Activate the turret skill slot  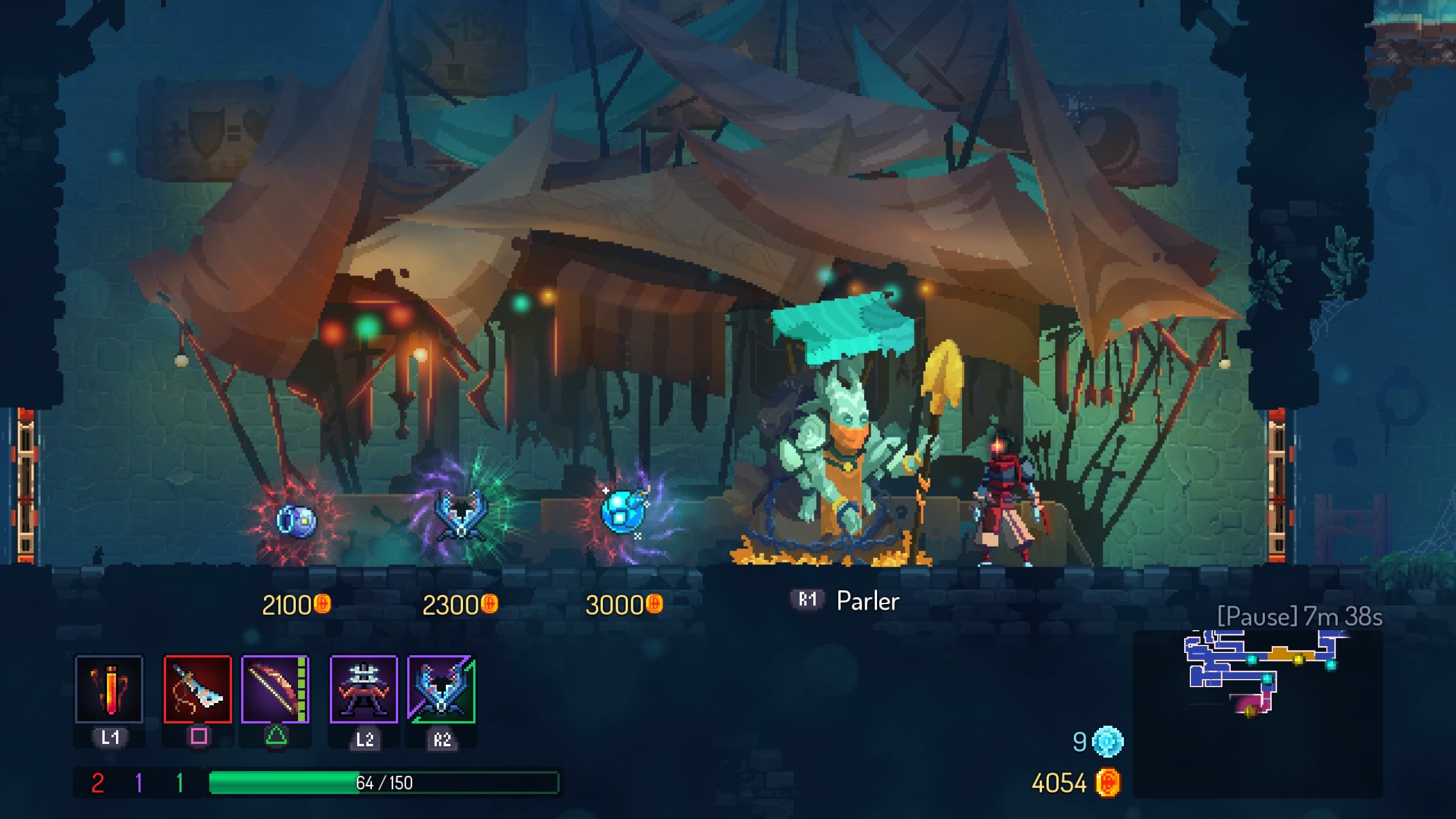coord(364,689)
